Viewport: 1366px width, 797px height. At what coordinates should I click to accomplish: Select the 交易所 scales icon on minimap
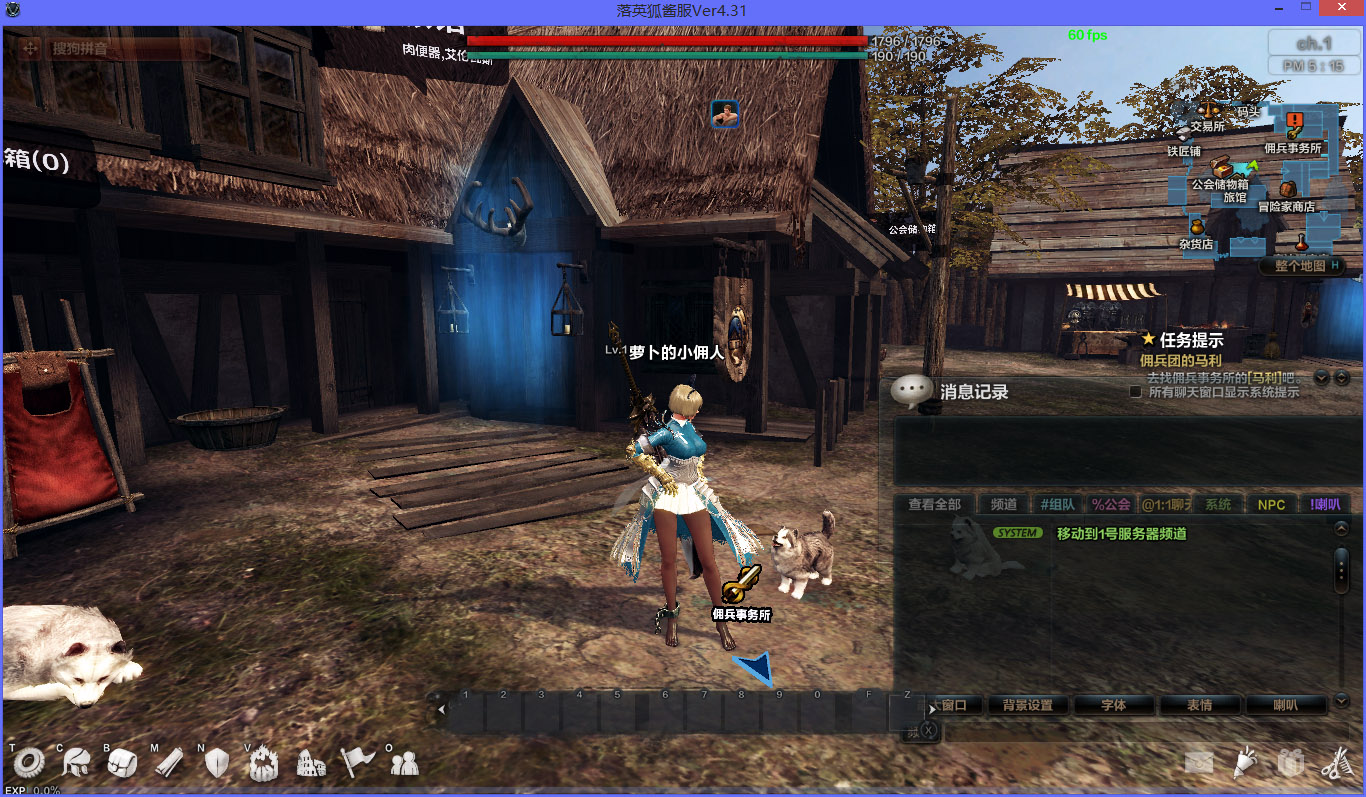[1210, 108]
